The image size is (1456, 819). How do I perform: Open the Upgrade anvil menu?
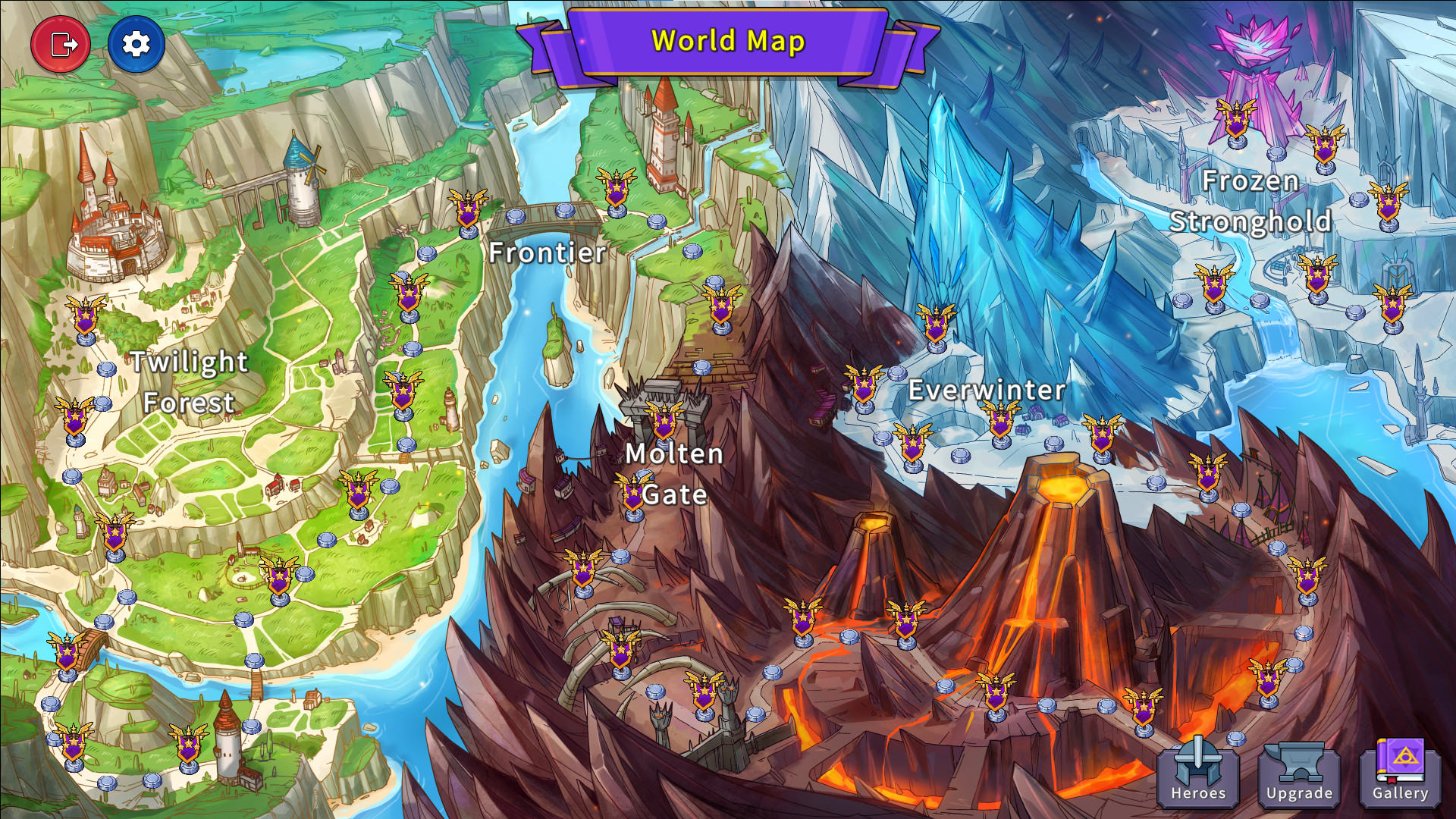[1299, 773]
